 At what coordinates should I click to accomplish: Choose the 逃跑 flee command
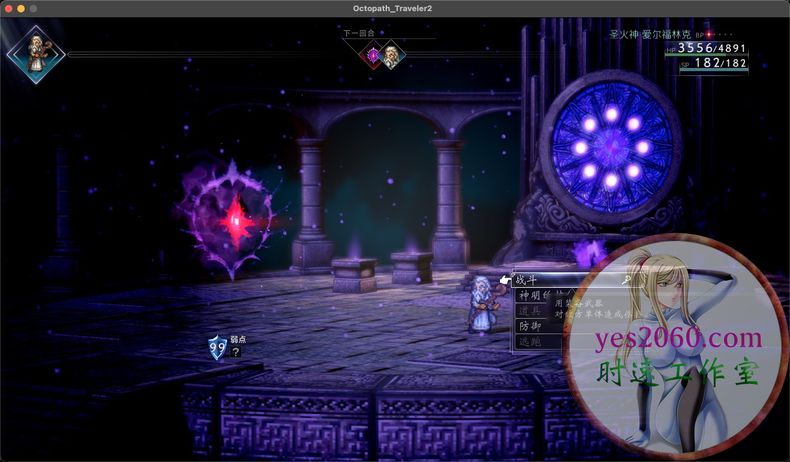pos(529,341)
